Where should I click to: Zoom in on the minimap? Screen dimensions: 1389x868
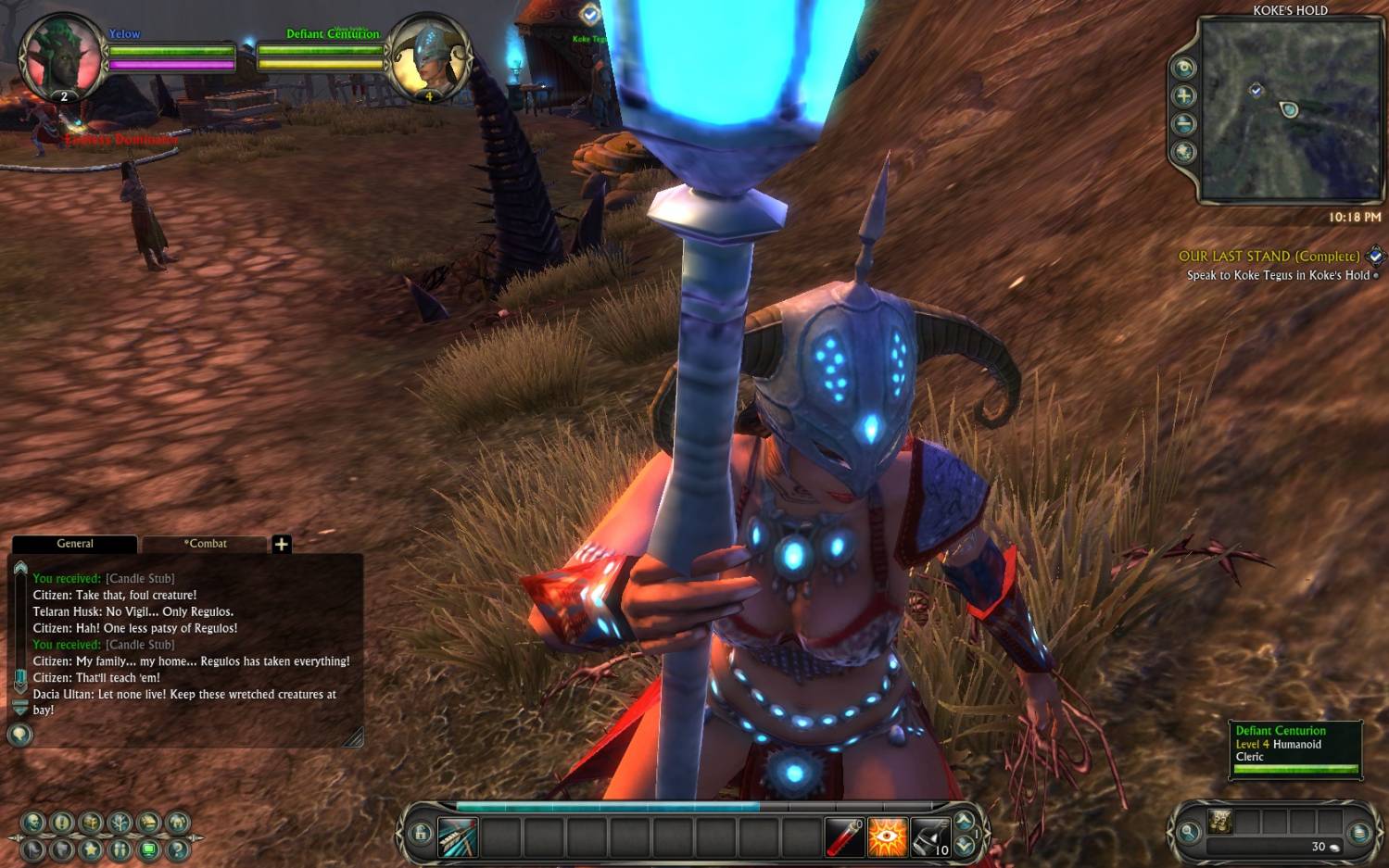[x=1184, y=96]
